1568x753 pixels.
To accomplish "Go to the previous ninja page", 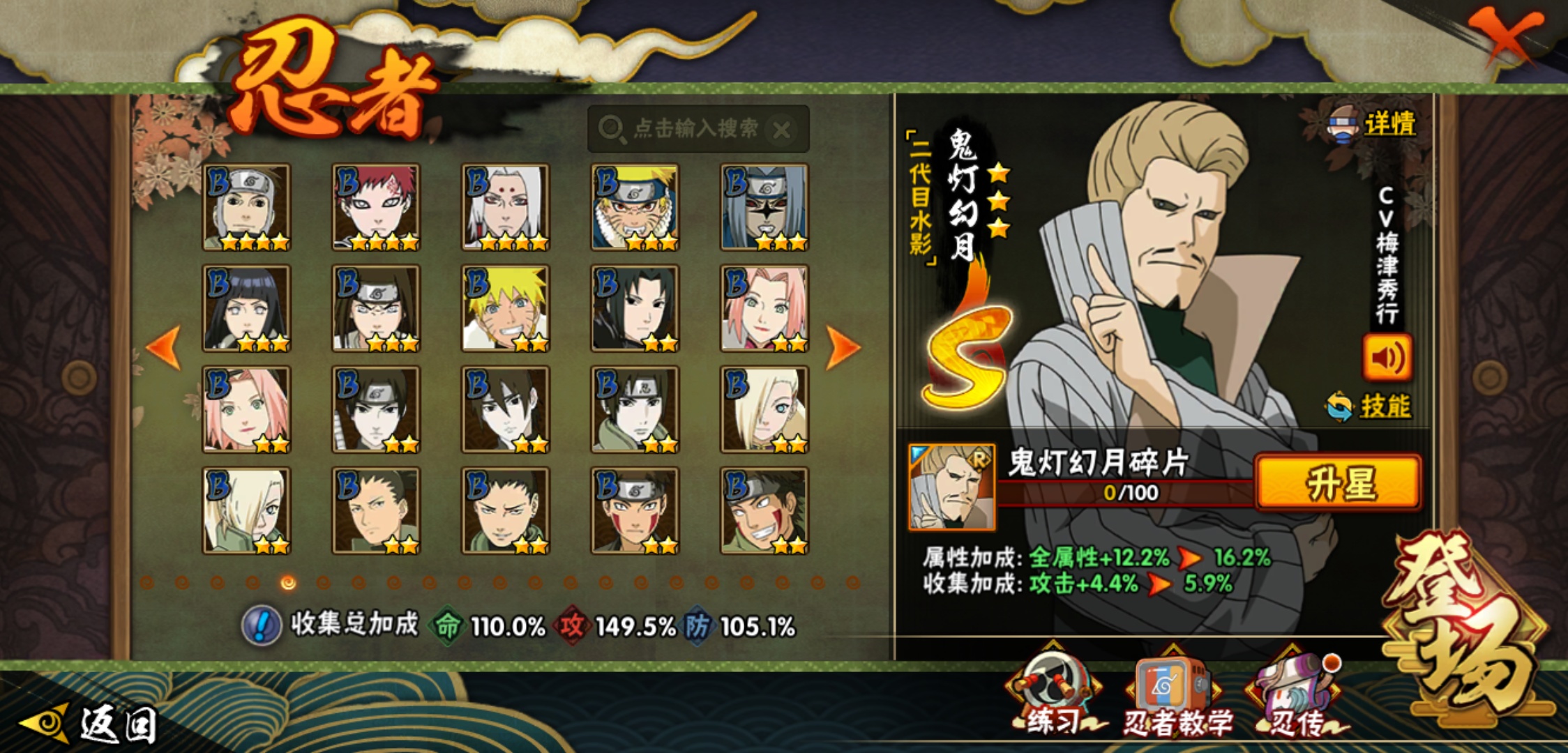I will [x=165, y=347].
